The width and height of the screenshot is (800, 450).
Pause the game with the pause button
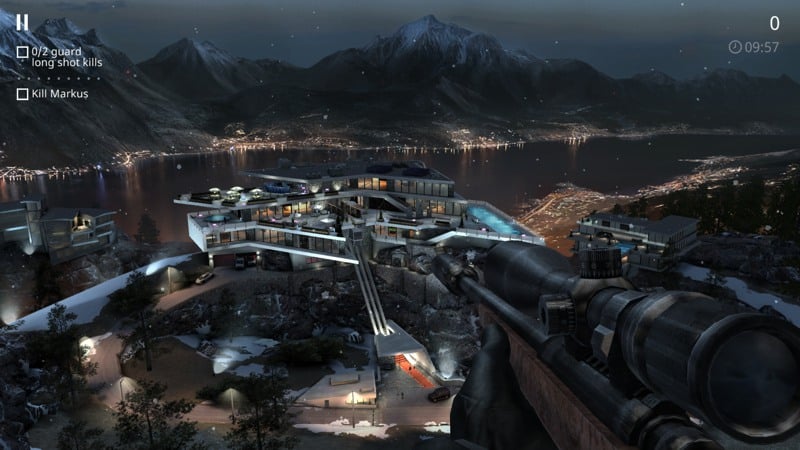(x=22, y=22)
